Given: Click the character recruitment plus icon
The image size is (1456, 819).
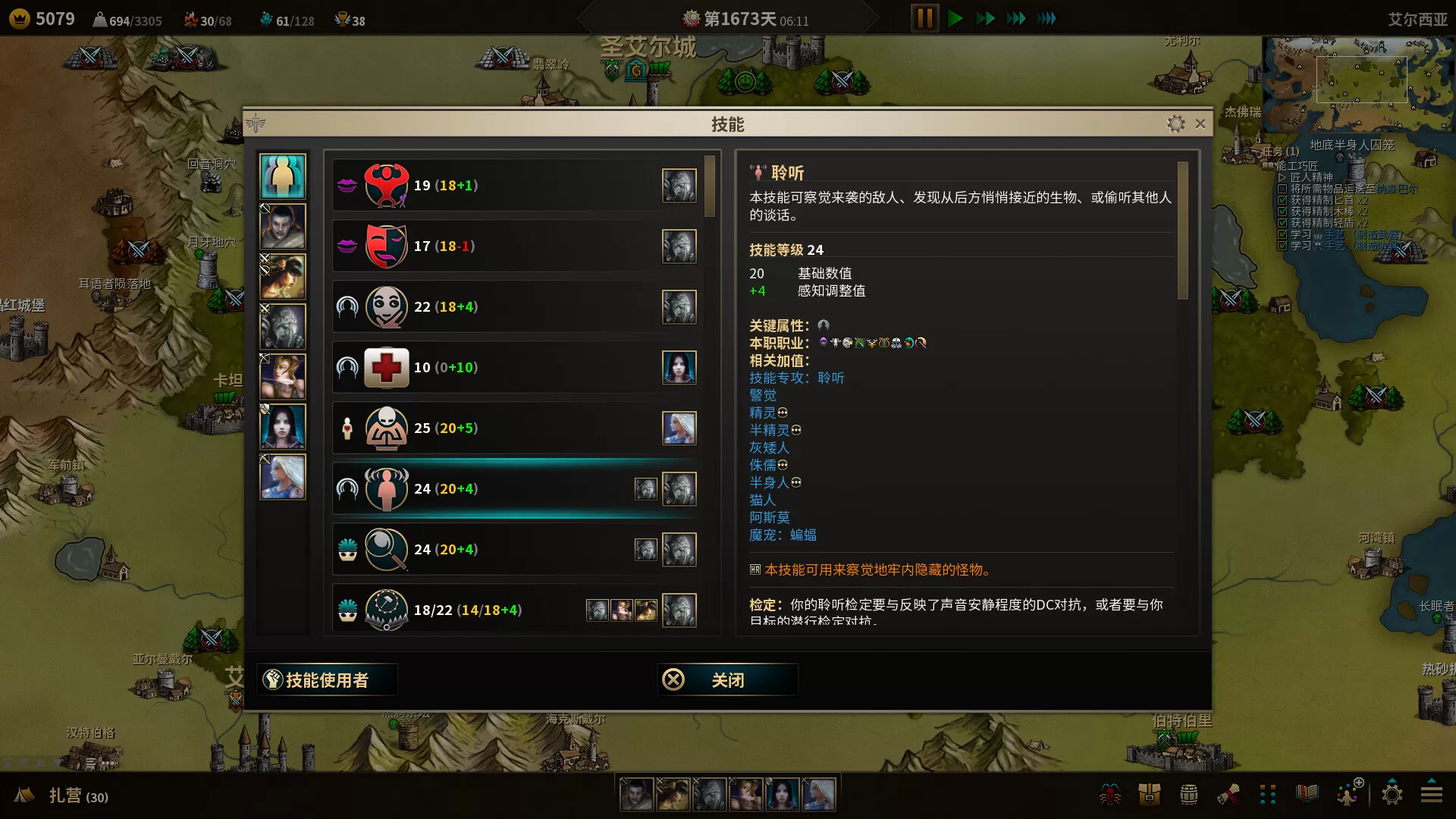Looking at the screenshot, I should coord(1348,794).
